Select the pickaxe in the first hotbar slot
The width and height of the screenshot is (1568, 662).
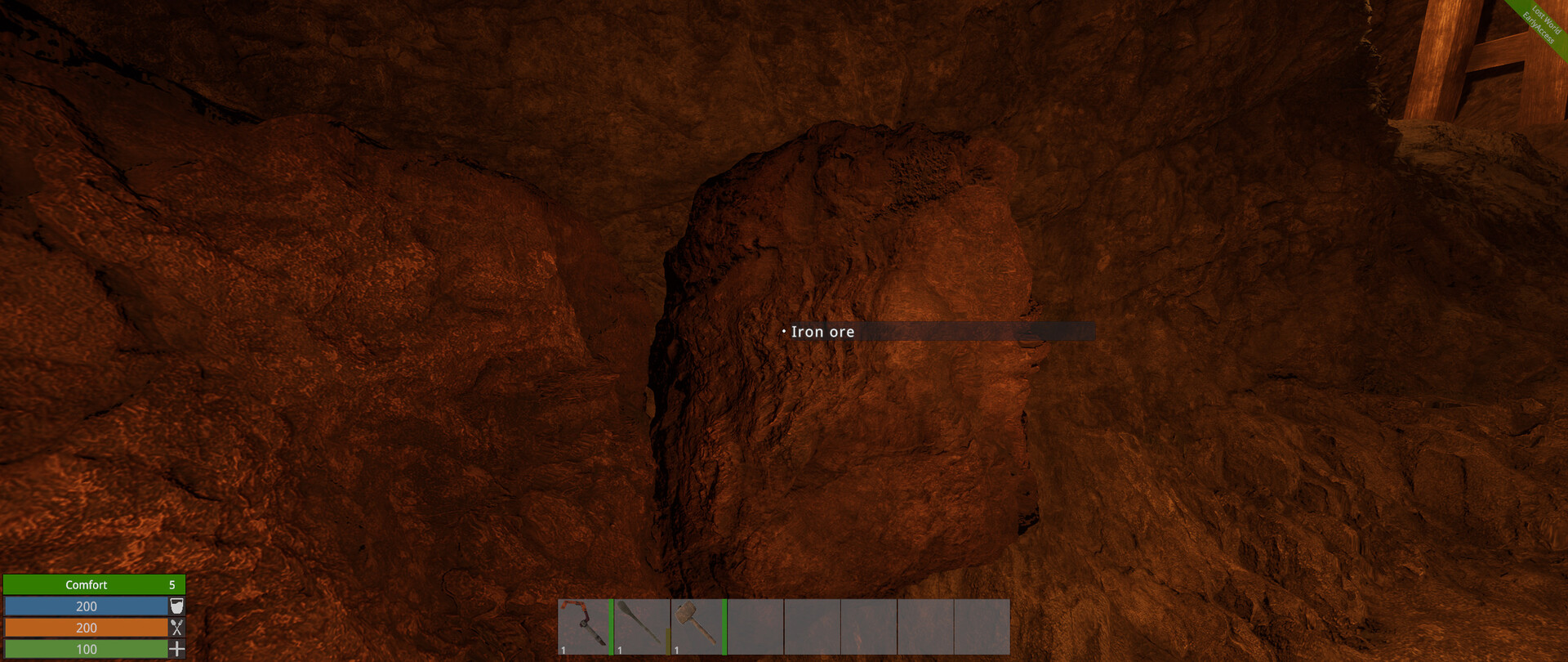click(584, 629)
